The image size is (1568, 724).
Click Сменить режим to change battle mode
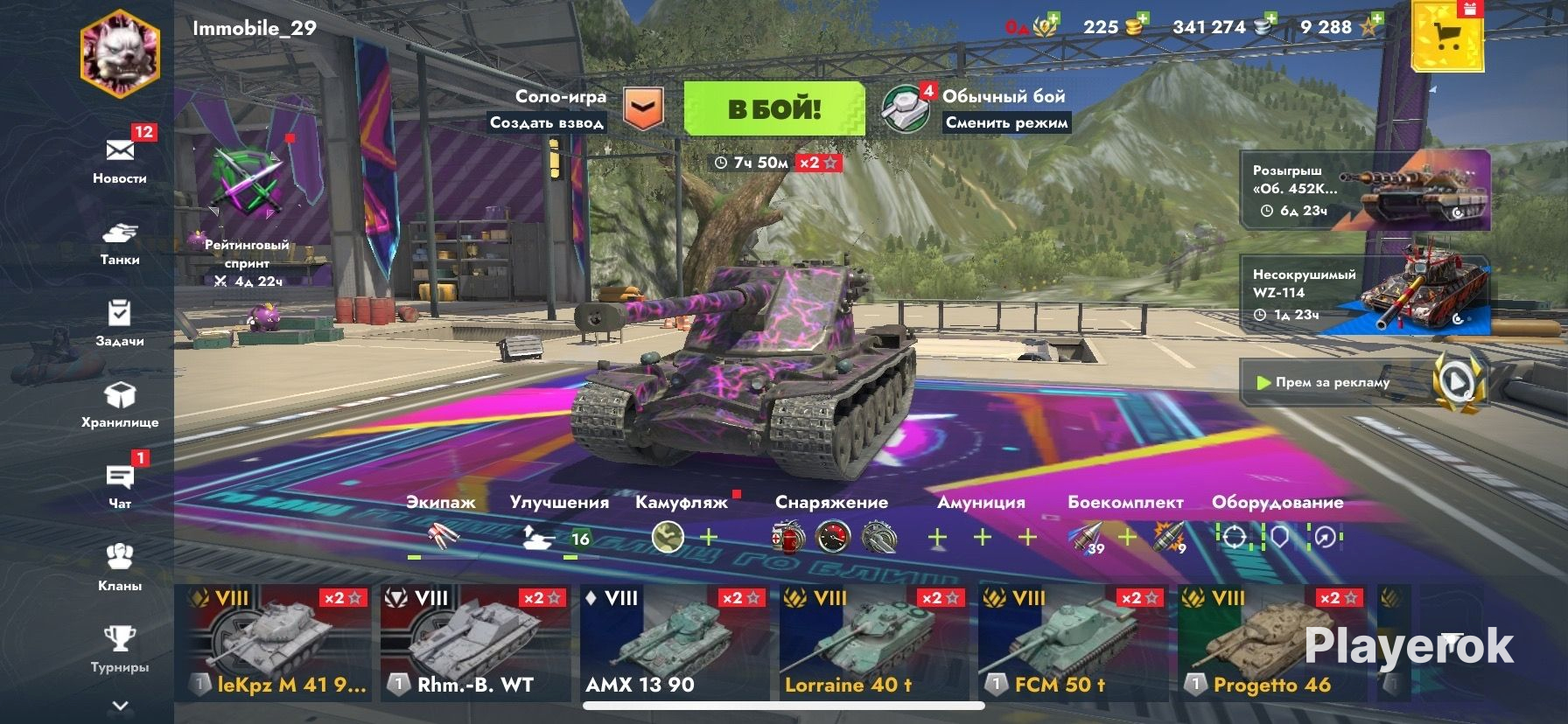(x=1006, y=123)
